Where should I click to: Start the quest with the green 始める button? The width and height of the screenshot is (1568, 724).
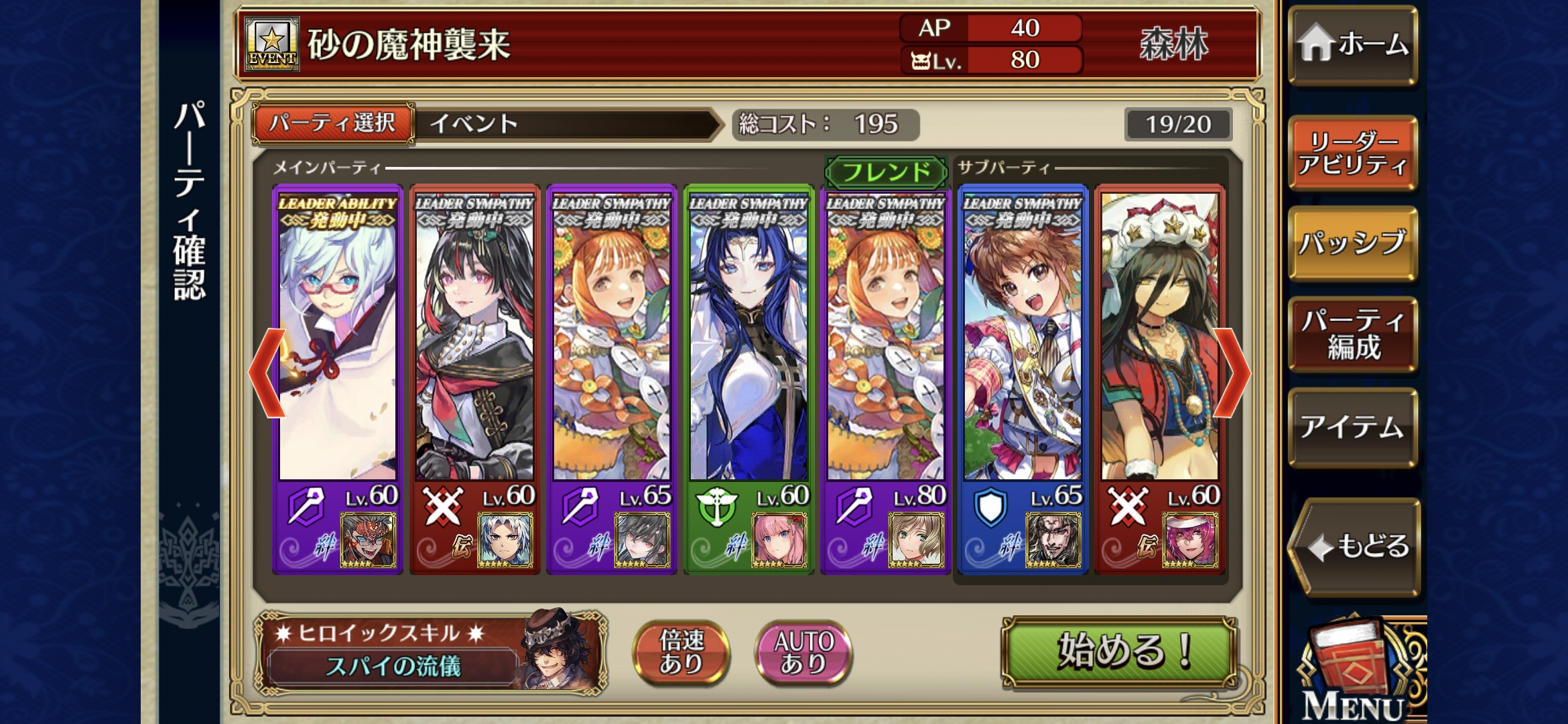[x=1118, y=652]
